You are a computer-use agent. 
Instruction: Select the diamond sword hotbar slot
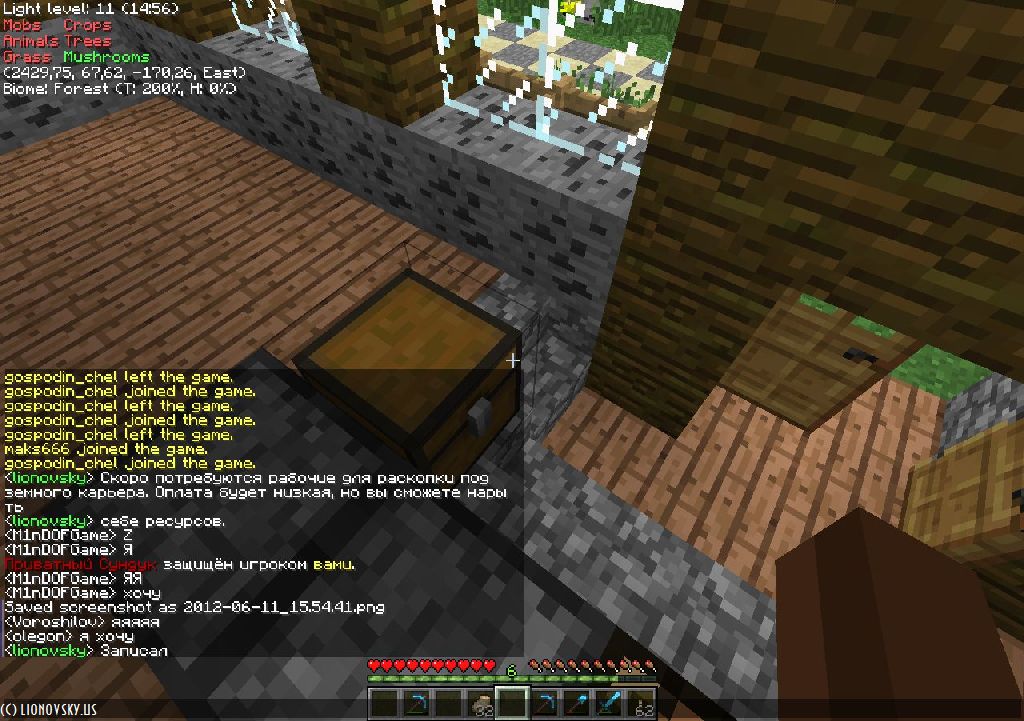click(x=607, y=704)
